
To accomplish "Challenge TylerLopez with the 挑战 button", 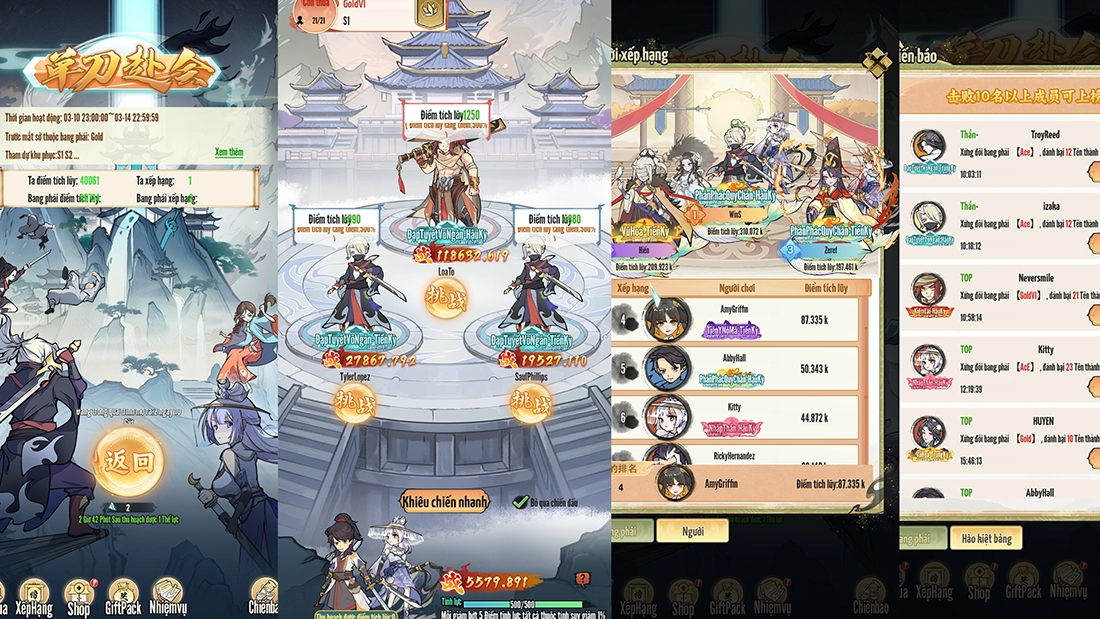I will (355, 402).
